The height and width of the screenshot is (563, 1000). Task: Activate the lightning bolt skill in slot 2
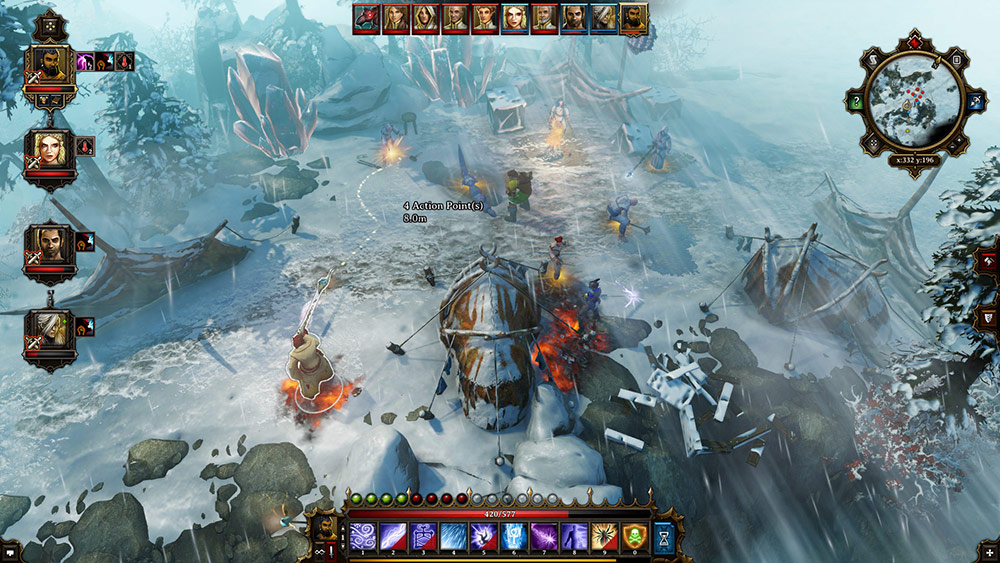[x=392, y=537]
